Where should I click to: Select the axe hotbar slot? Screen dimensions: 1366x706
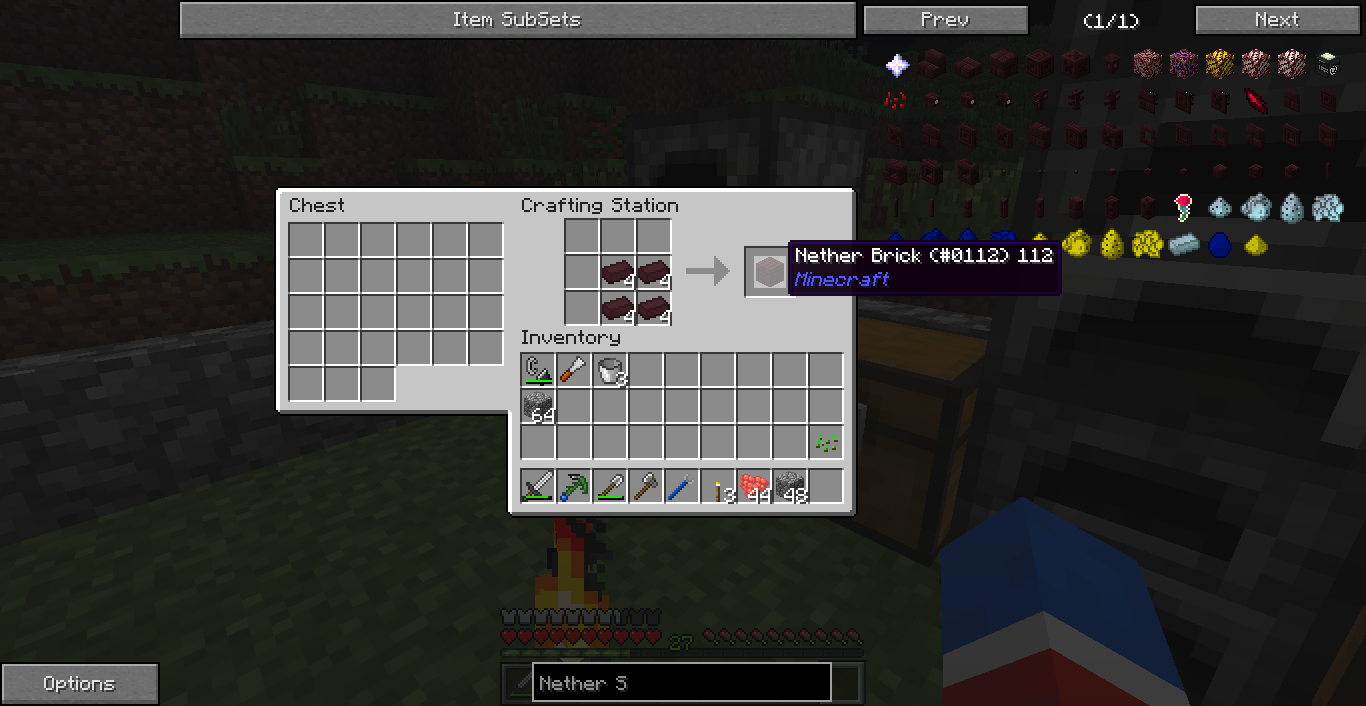pos(646,487)
